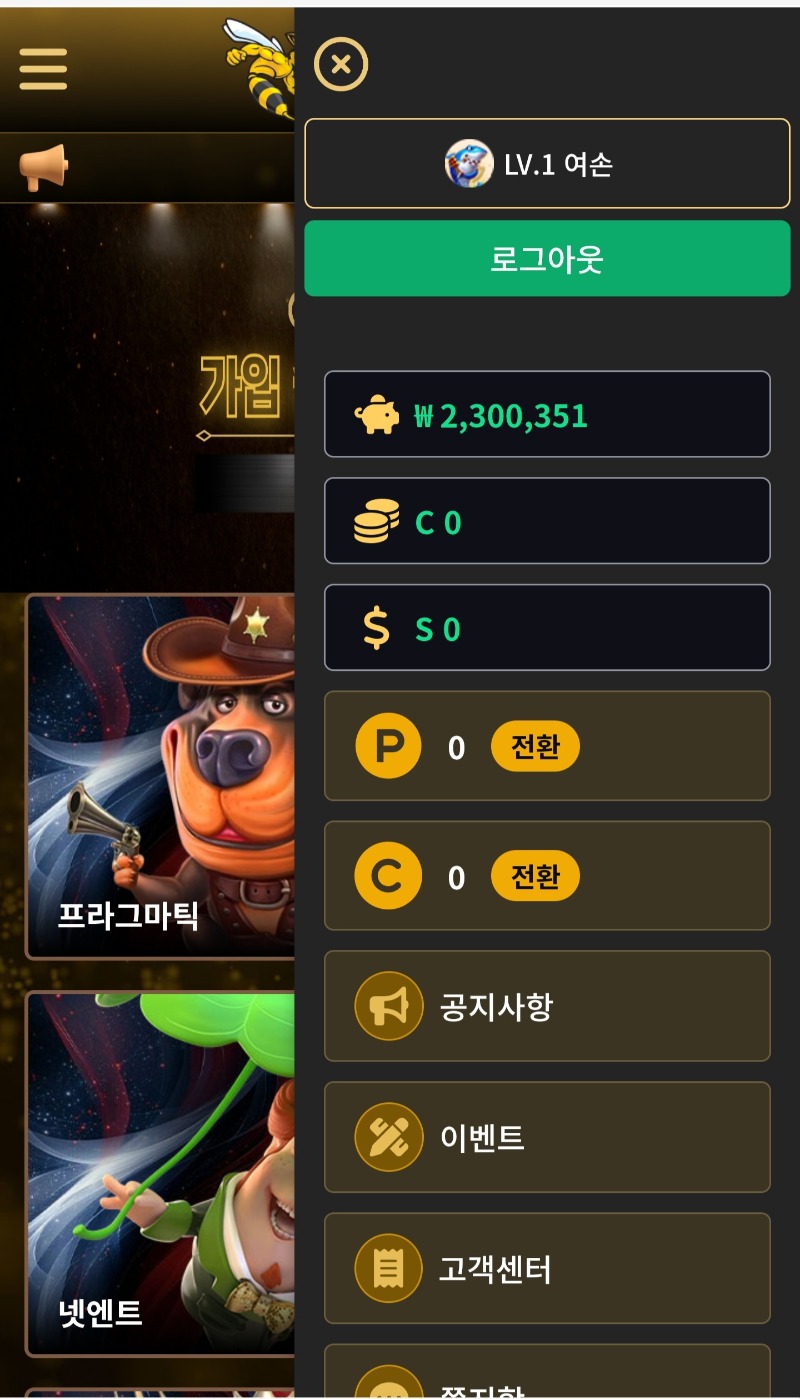This screenshot has height=1399, width=800.
Task: Close the side menu panel
Action: pos(341,65)
